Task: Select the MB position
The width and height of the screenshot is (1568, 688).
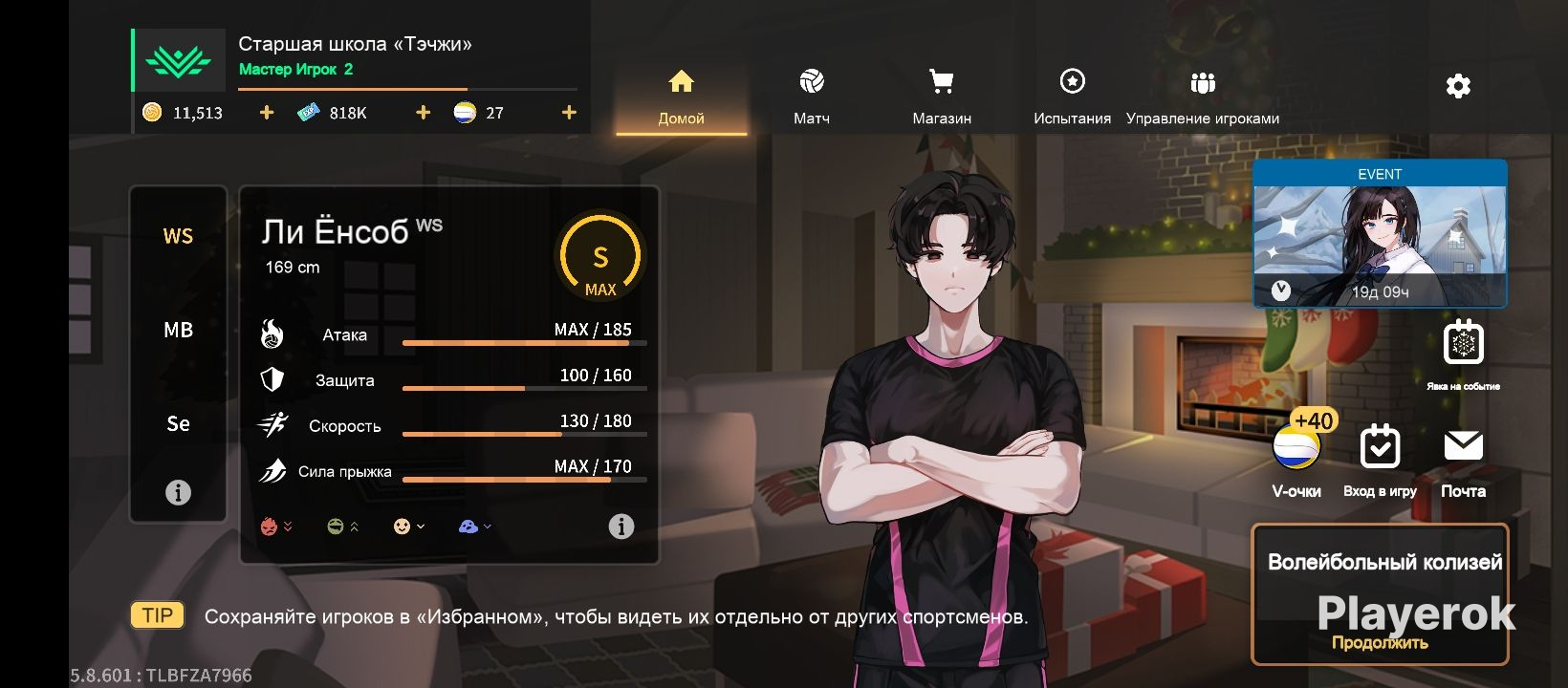Action: click(x=178, y=330)
